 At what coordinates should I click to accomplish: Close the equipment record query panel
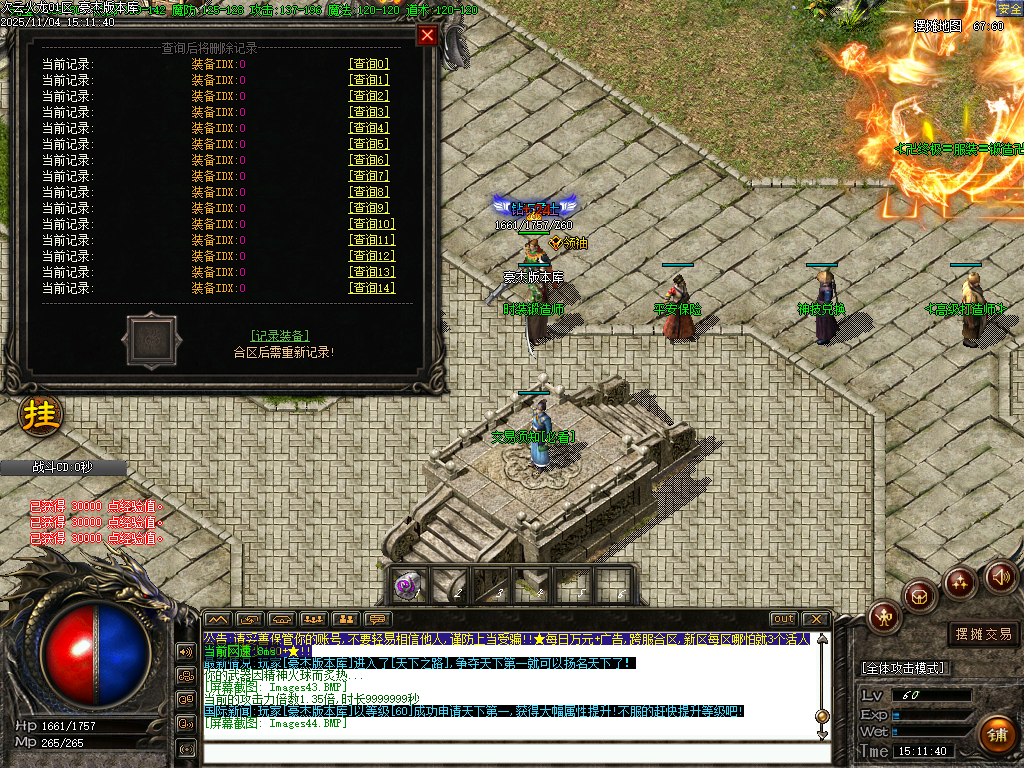tap(428, 35)
